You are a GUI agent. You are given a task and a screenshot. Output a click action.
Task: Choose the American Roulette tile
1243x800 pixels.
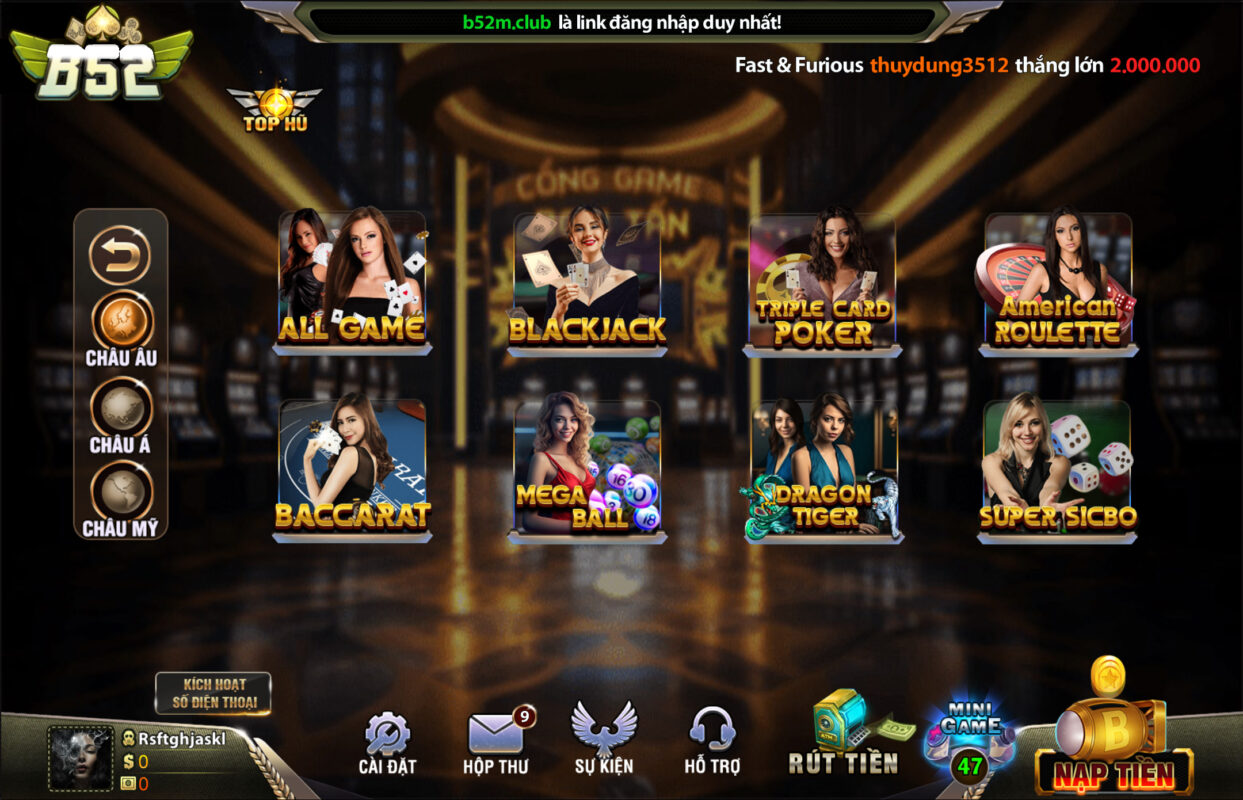pos(1058,282)
